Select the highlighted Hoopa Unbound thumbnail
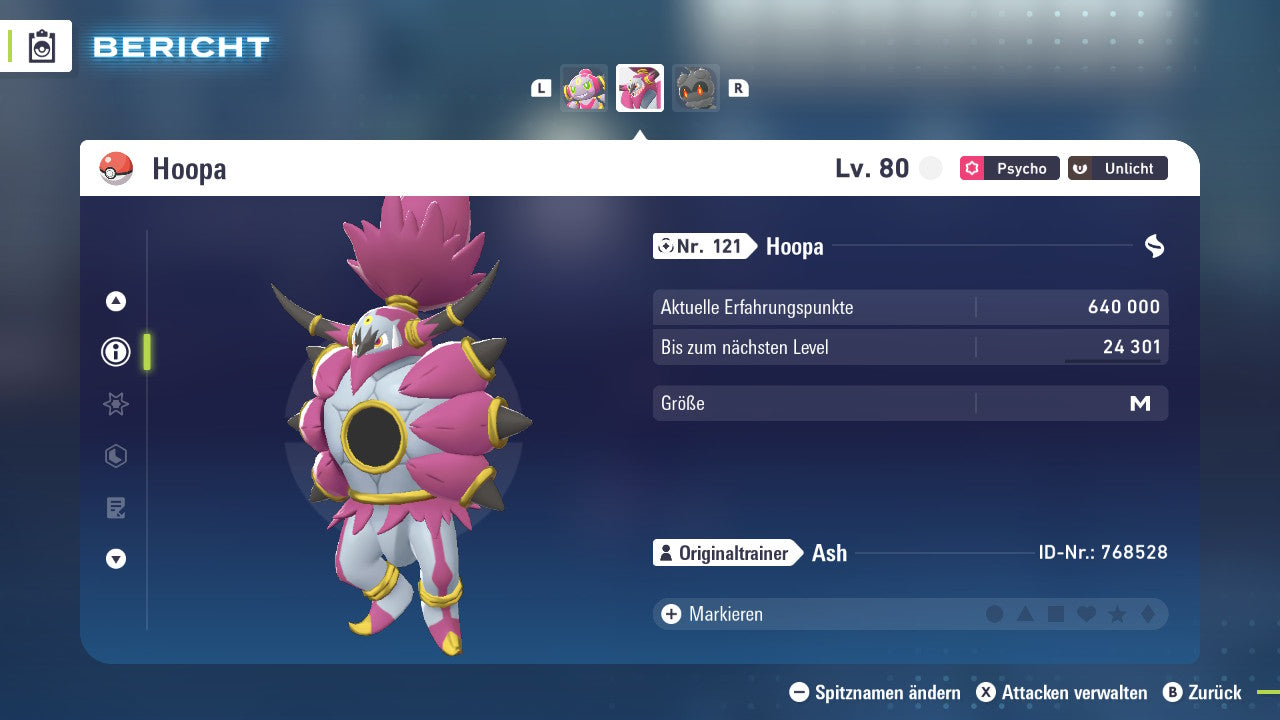Screen dimensions: 1280x720 [x=640, y=88]
